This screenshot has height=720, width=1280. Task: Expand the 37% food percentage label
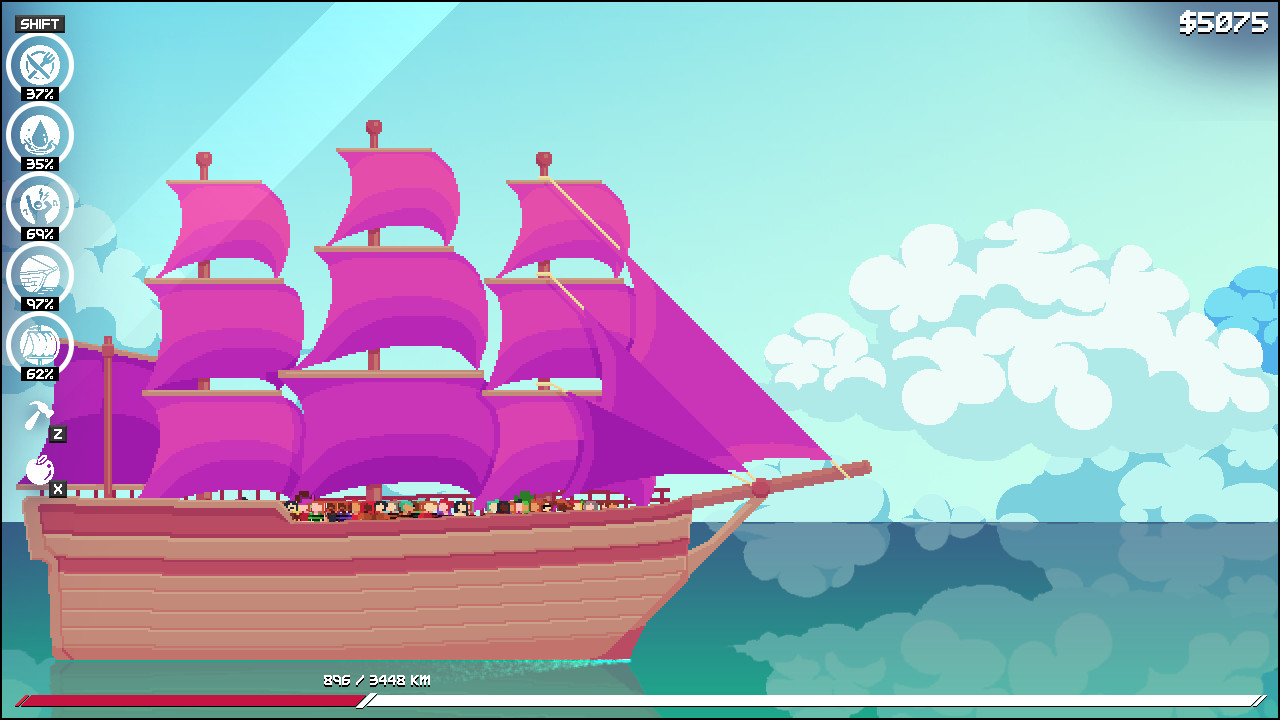(37, 94)
